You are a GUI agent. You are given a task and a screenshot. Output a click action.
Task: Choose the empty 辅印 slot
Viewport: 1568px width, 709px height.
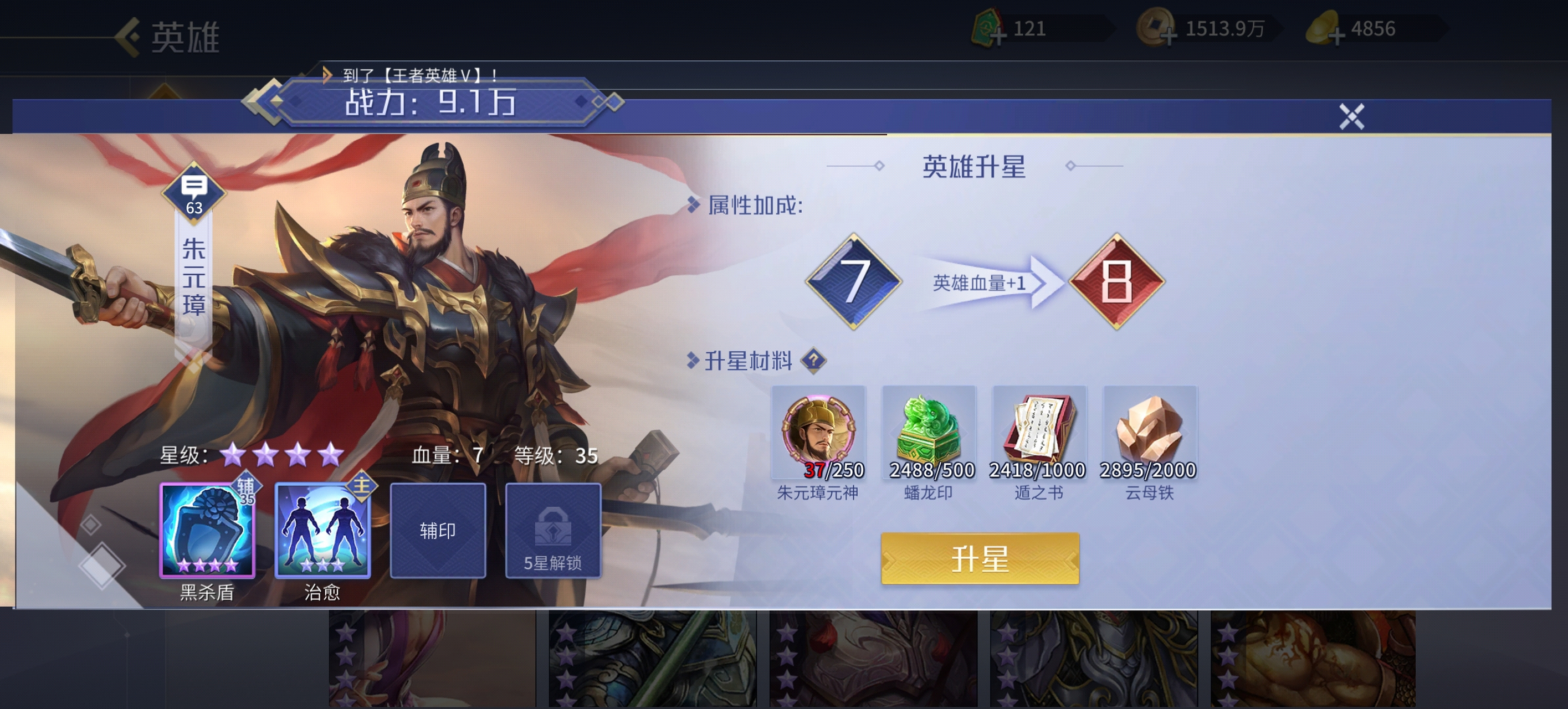pos(438,530)
